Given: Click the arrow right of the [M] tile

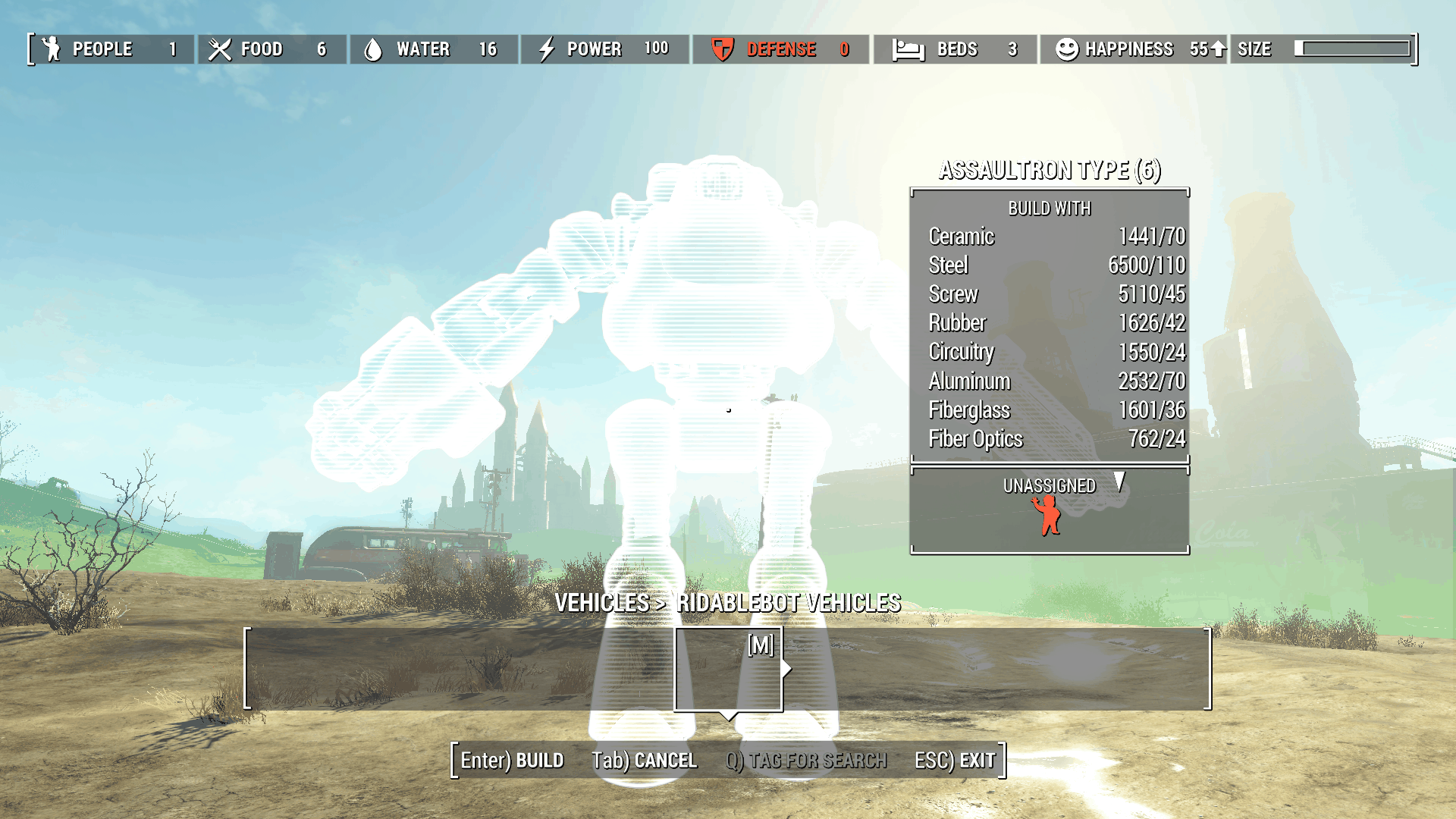Looking at the screenshot, I should 787,668.
